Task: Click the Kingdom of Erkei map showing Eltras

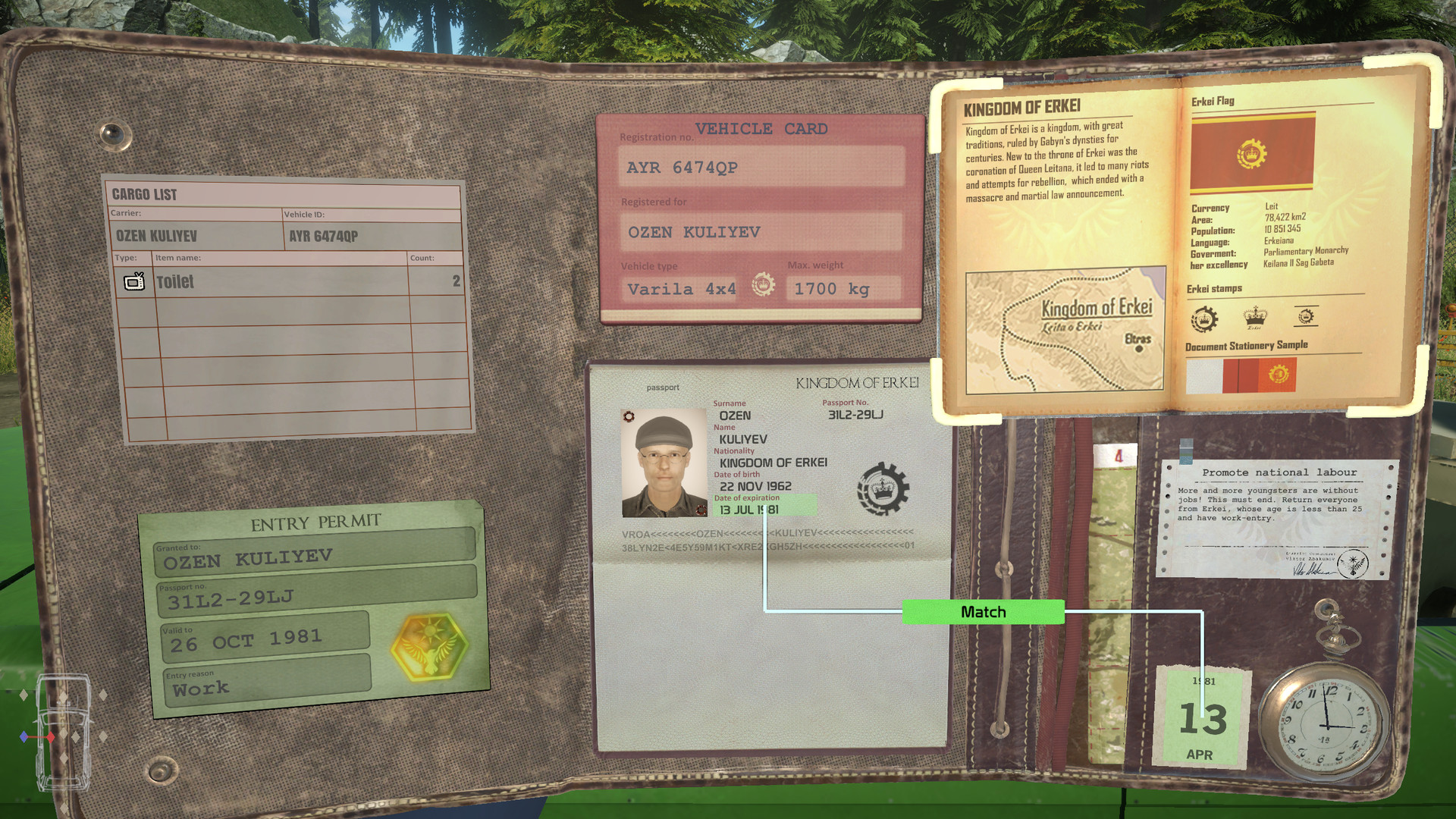Action: (x=1066, y=330)
